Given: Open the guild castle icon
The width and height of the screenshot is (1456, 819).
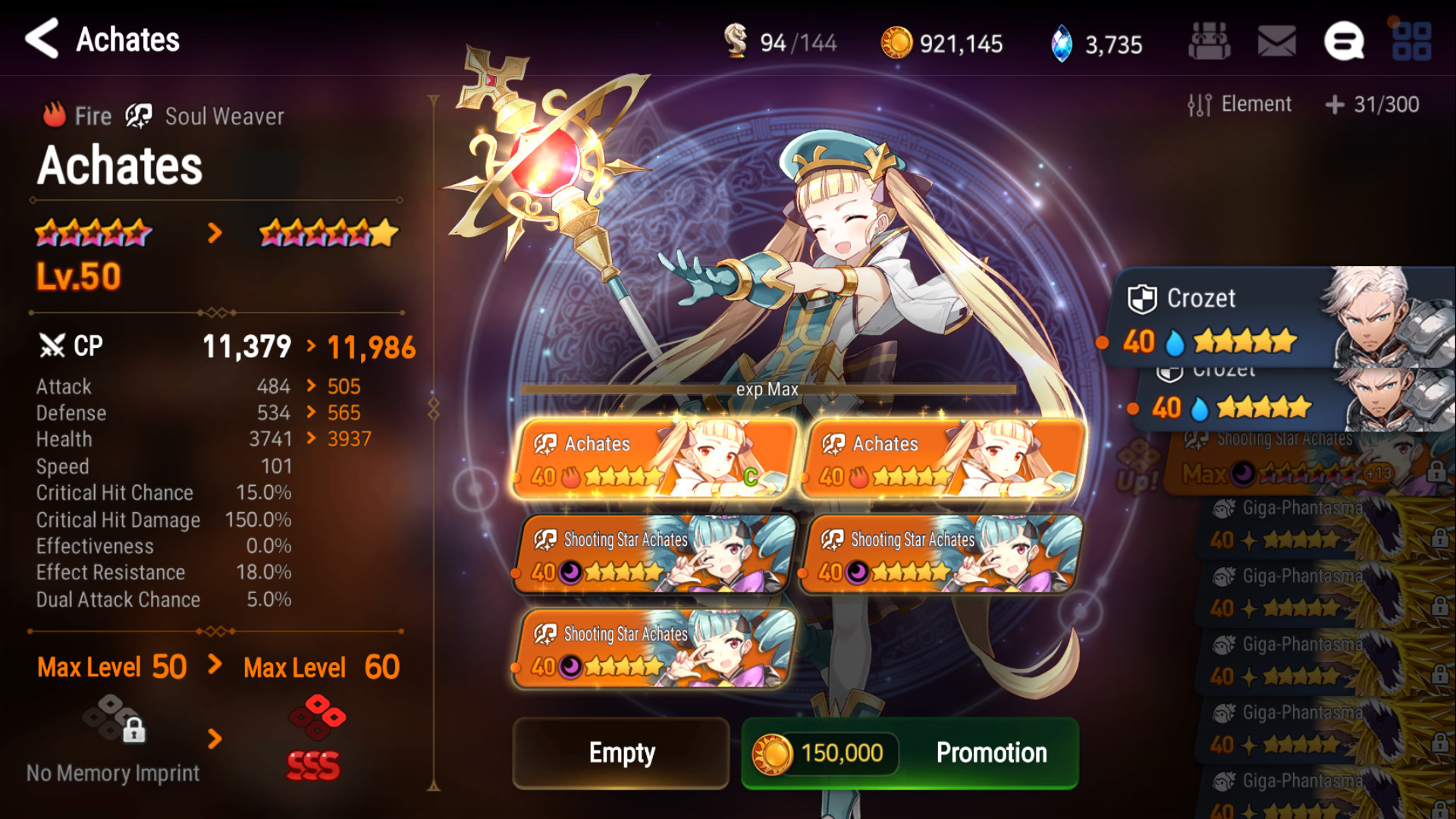Looking at the screenshot, I should [1209, 41].
